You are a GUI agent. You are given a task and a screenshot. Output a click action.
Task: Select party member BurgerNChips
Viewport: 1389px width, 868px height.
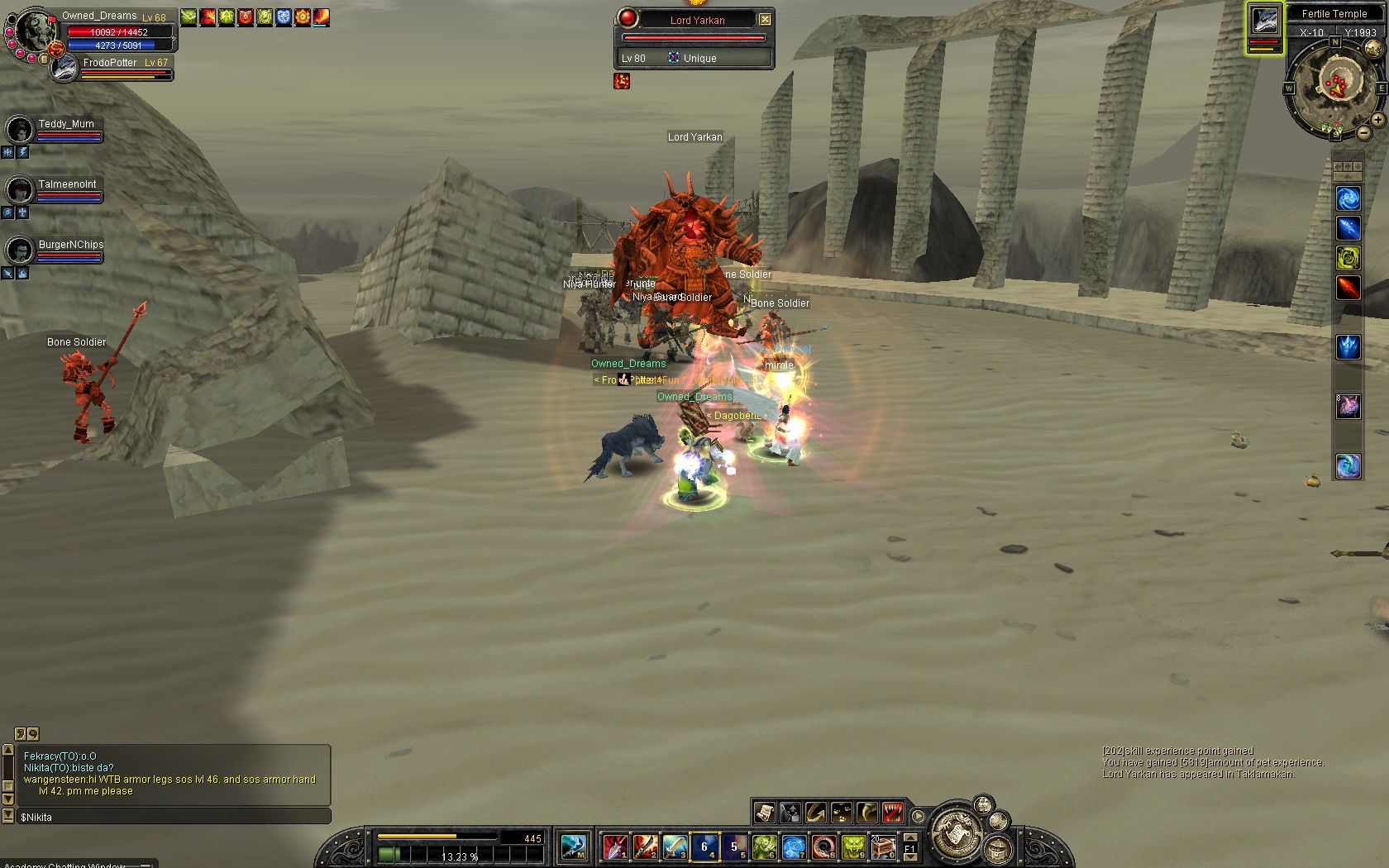pyautogui.click(x=20, y=250)
